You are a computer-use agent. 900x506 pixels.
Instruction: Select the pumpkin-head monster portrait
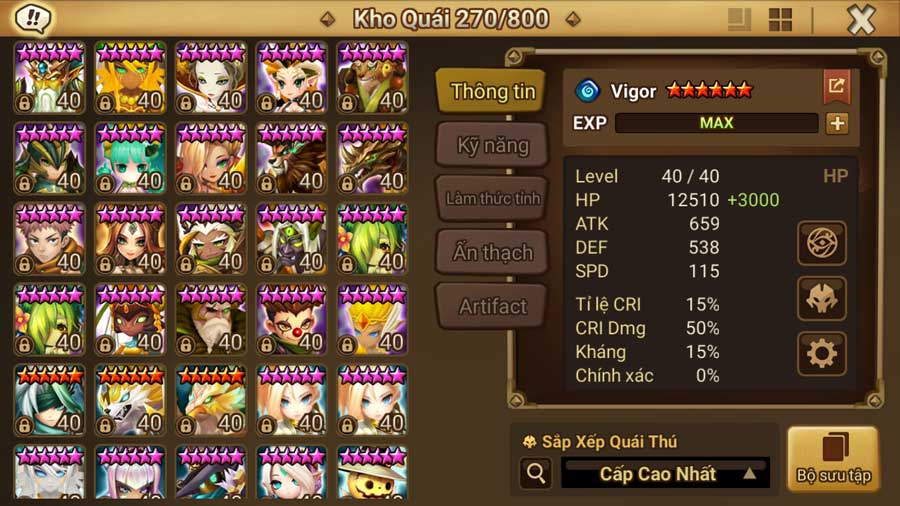tap(372, 472)
